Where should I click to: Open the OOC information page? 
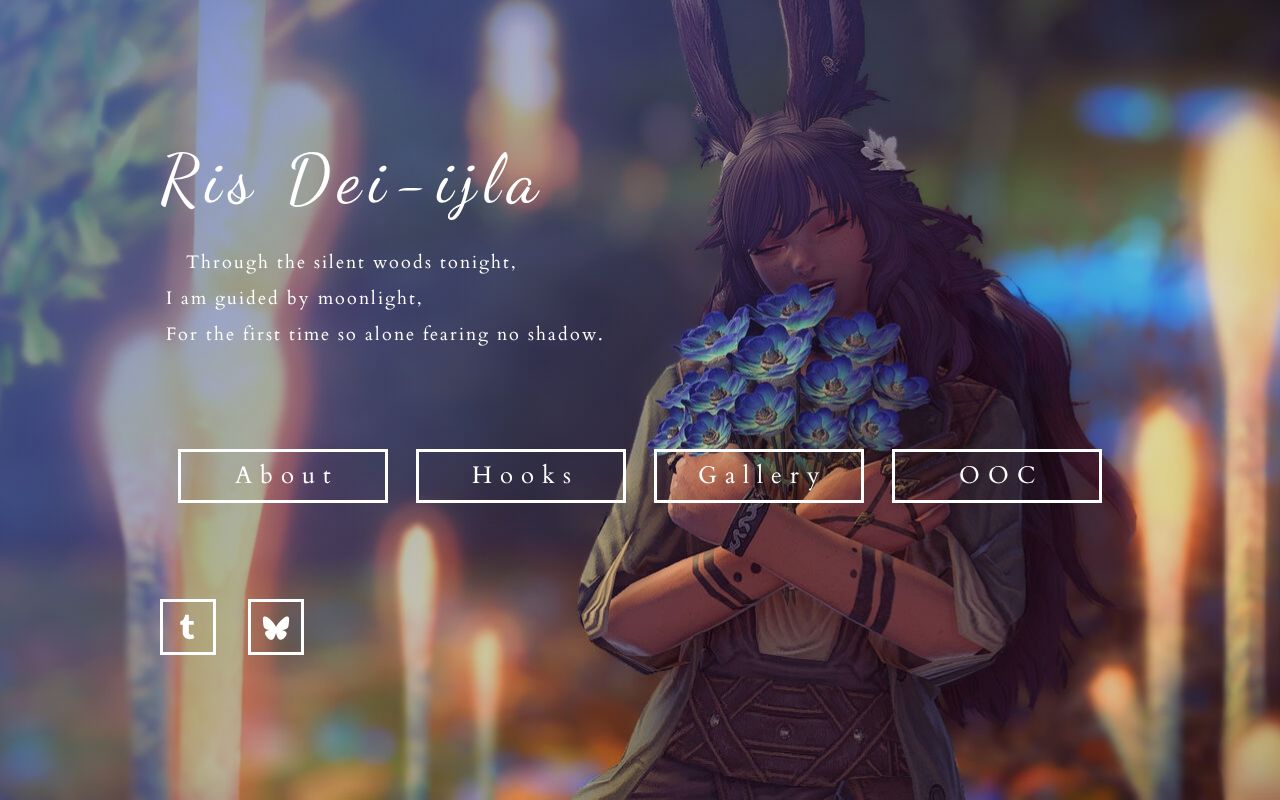[x=996, y=476]
